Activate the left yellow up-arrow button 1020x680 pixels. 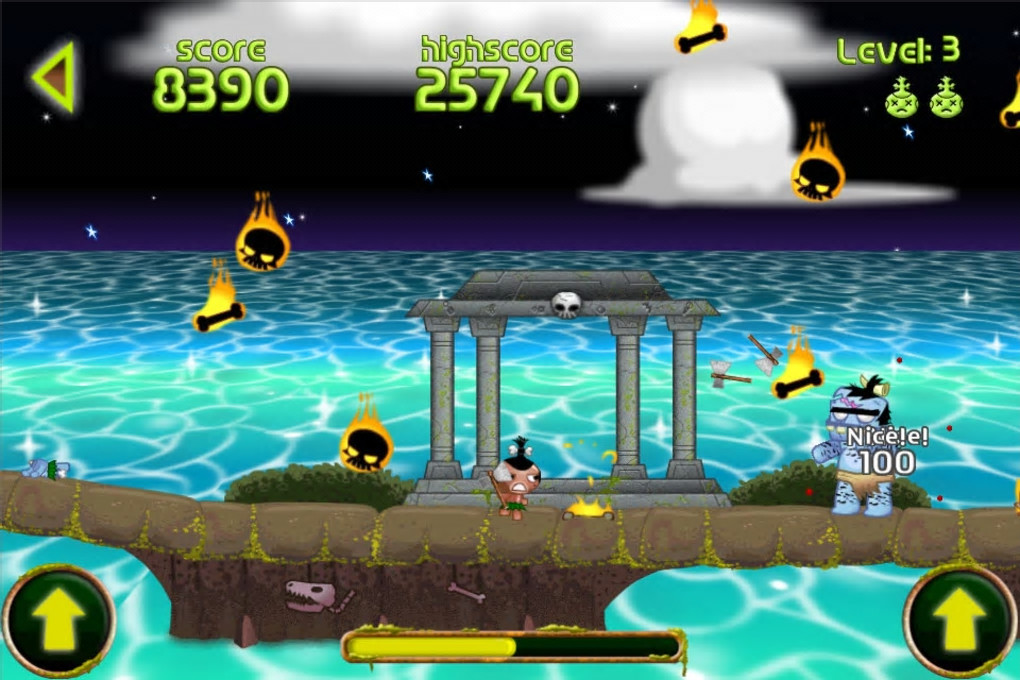tap(58, 620)
